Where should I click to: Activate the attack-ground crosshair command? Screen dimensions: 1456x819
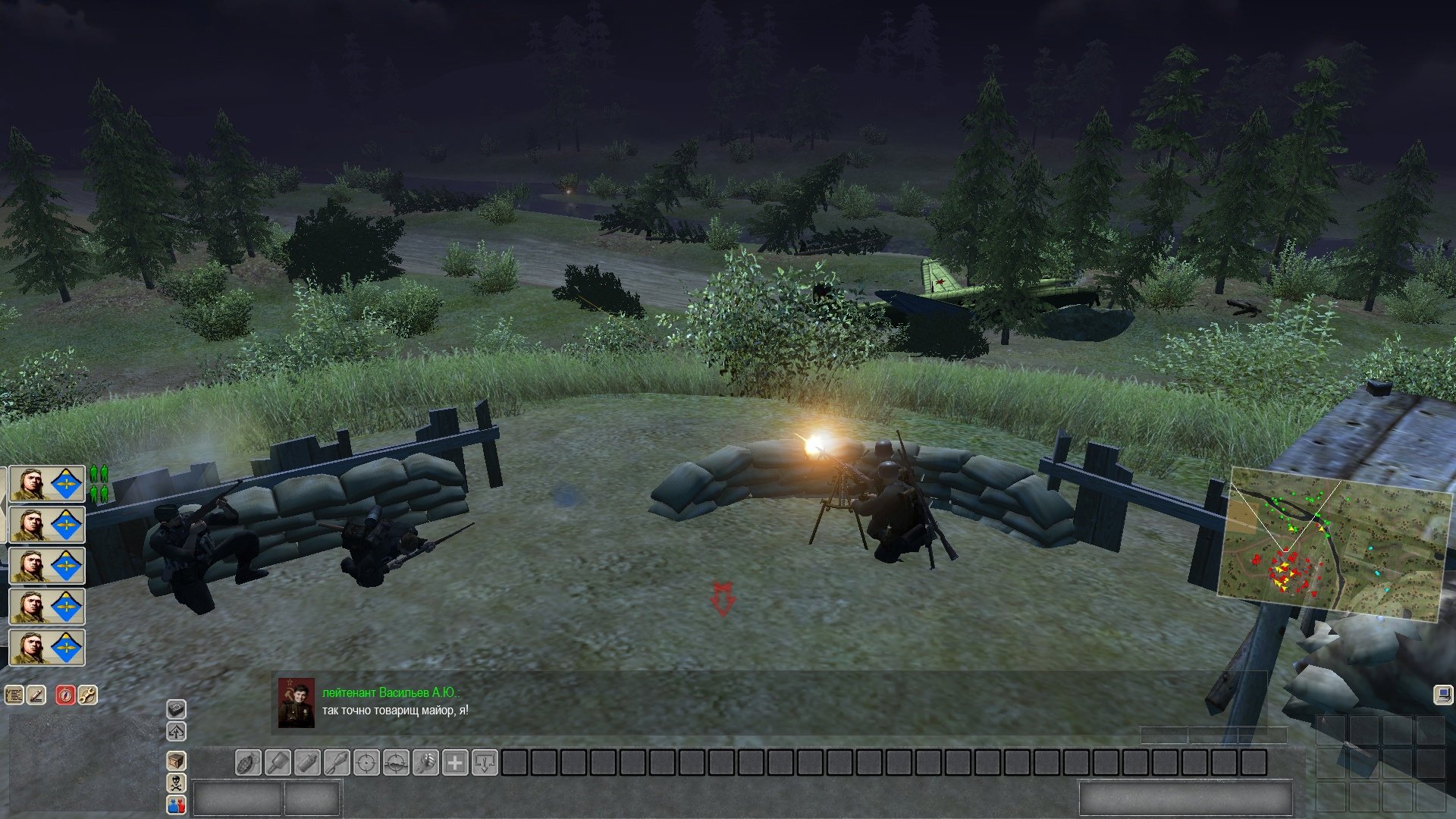click(396, 762)
